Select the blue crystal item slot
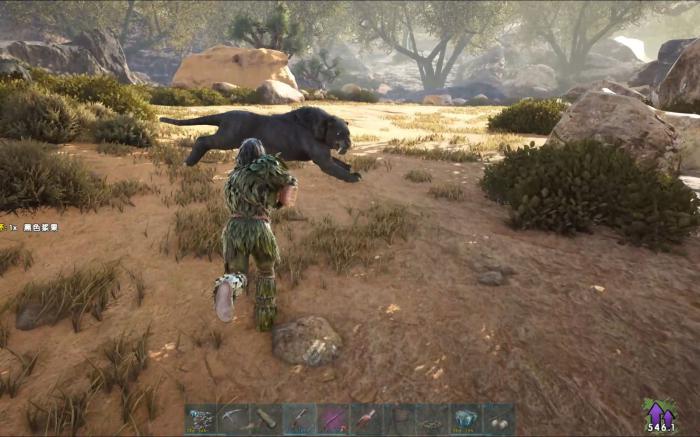 pos(465,418)
